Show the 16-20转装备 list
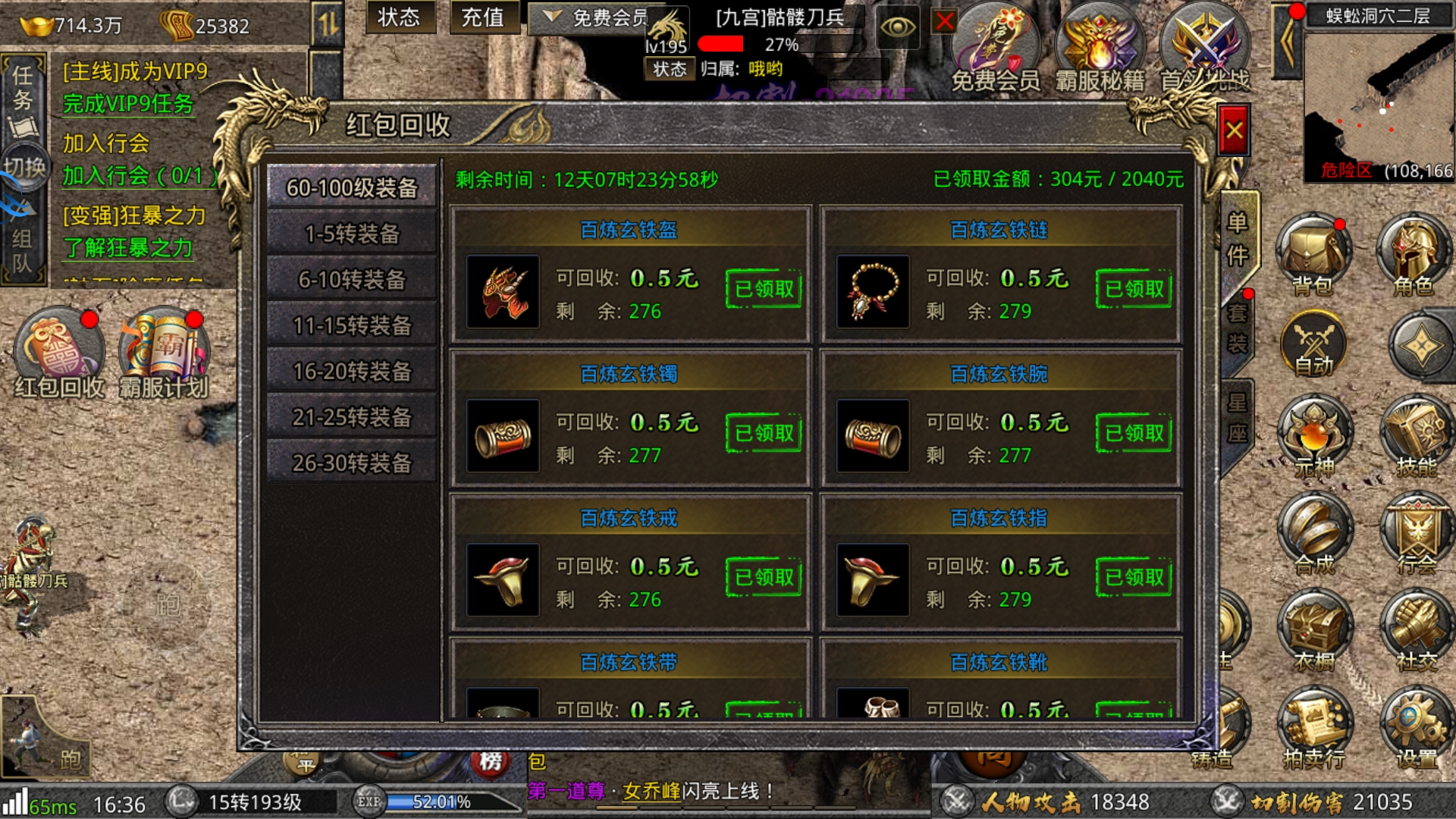 [x=352, y=372]
